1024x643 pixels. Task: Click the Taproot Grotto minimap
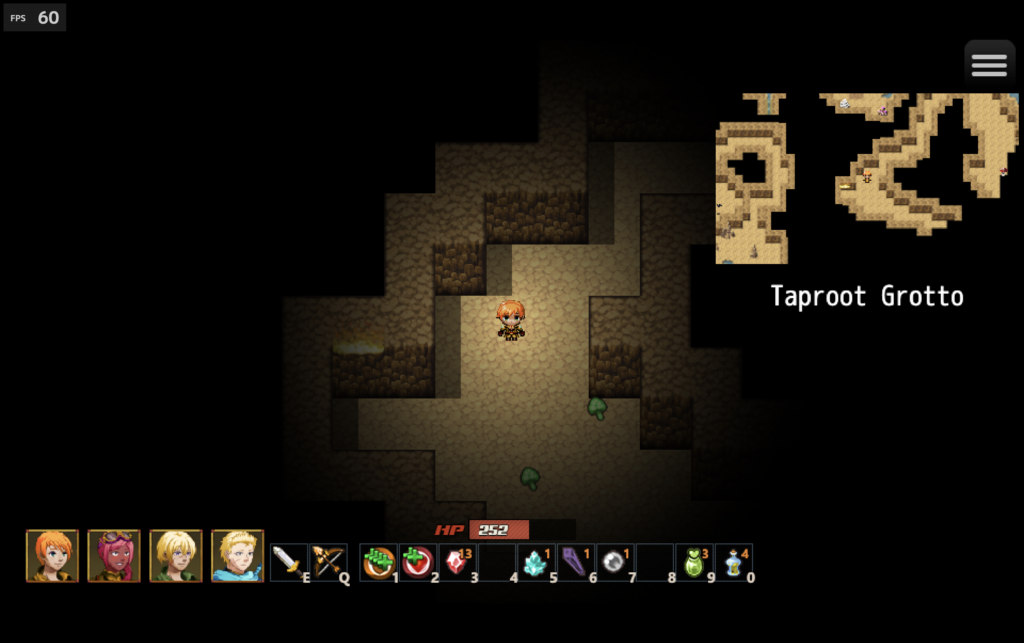click(867, 178)
